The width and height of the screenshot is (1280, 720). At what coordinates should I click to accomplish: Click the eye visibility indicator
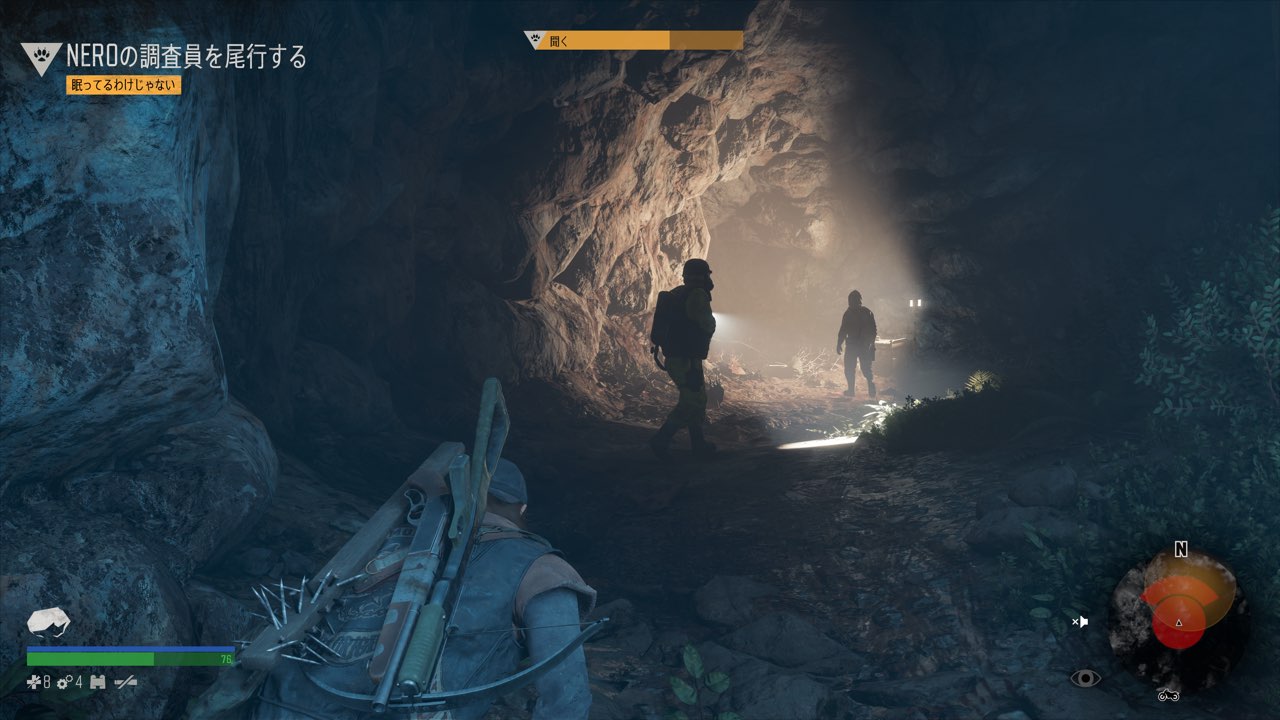[x=1085, y=679]
